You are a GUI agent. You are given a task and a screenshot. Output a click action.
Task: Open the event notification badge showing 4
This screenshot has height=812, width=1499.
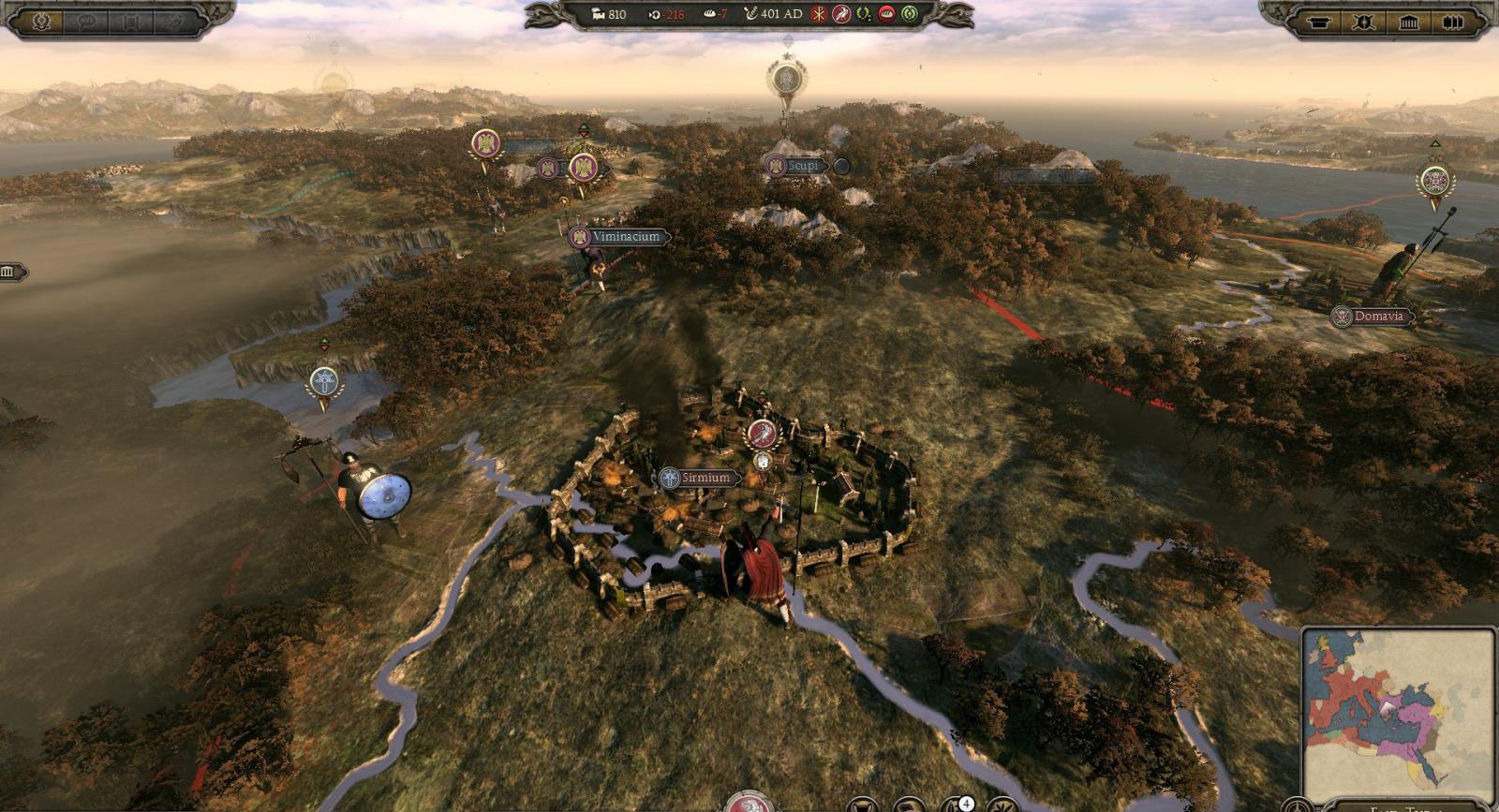[966, 804]
